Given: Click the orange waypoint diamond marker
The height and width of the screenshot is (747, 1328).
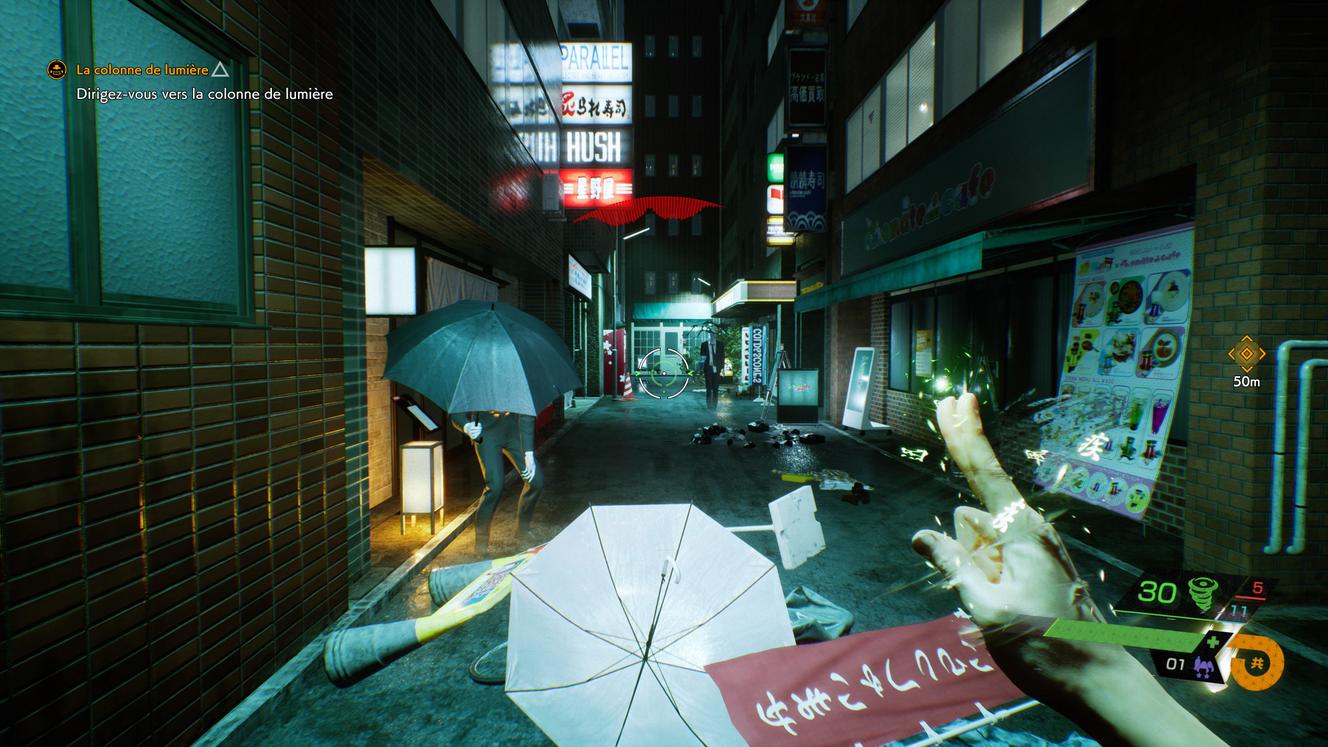Looking at the screenshot, I should tap(1245, 354).
